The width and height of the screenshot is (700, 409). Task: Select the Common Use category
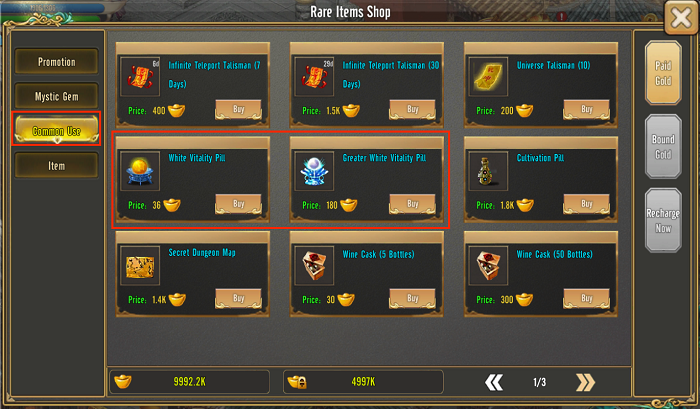pos(56,130)
